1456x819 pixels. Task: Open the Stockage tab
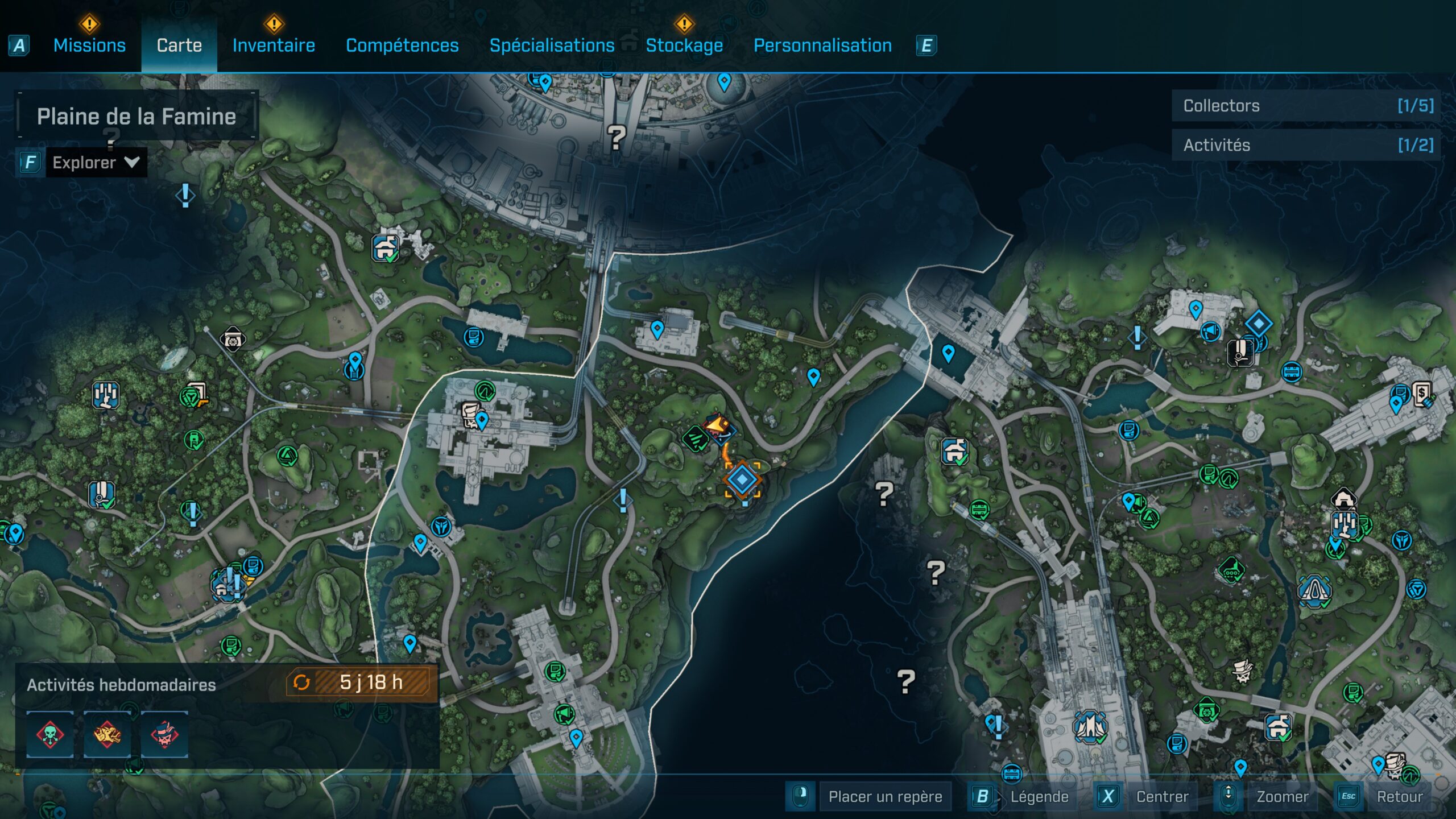click(684, 45)
